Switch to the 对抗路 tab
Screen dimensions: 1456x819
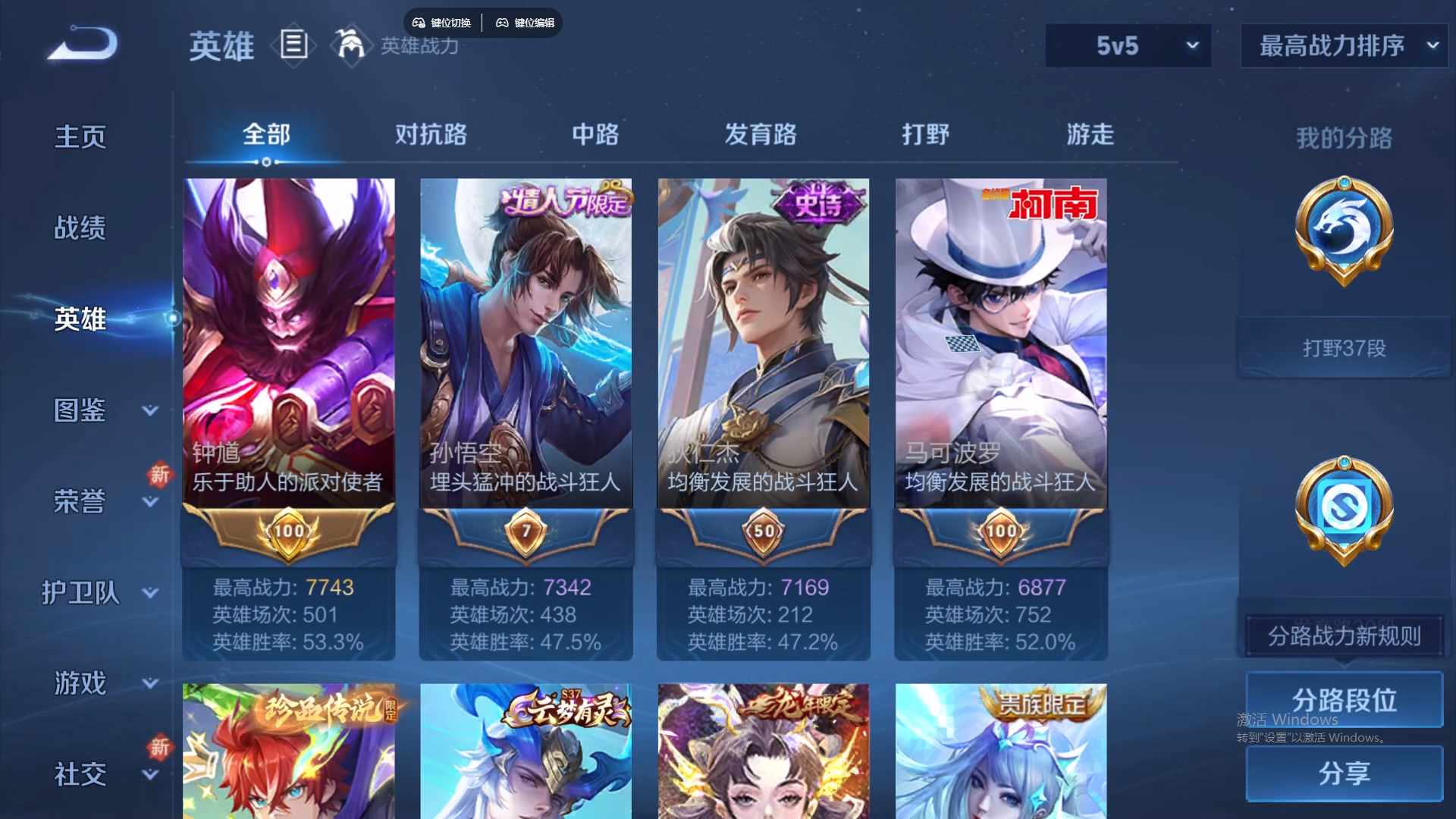[x=431, y=135]
